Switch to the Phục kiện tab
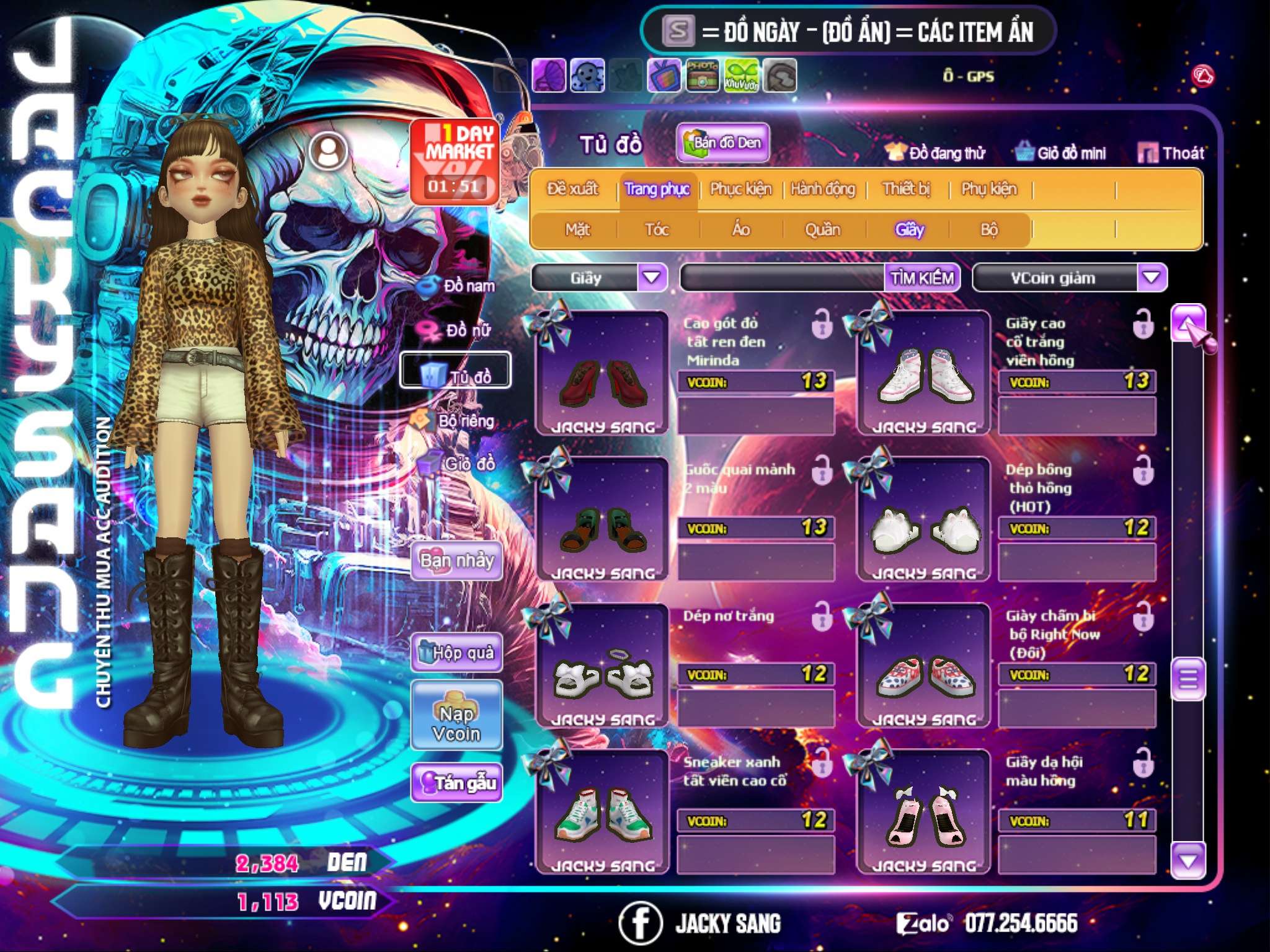 (740, 189)
